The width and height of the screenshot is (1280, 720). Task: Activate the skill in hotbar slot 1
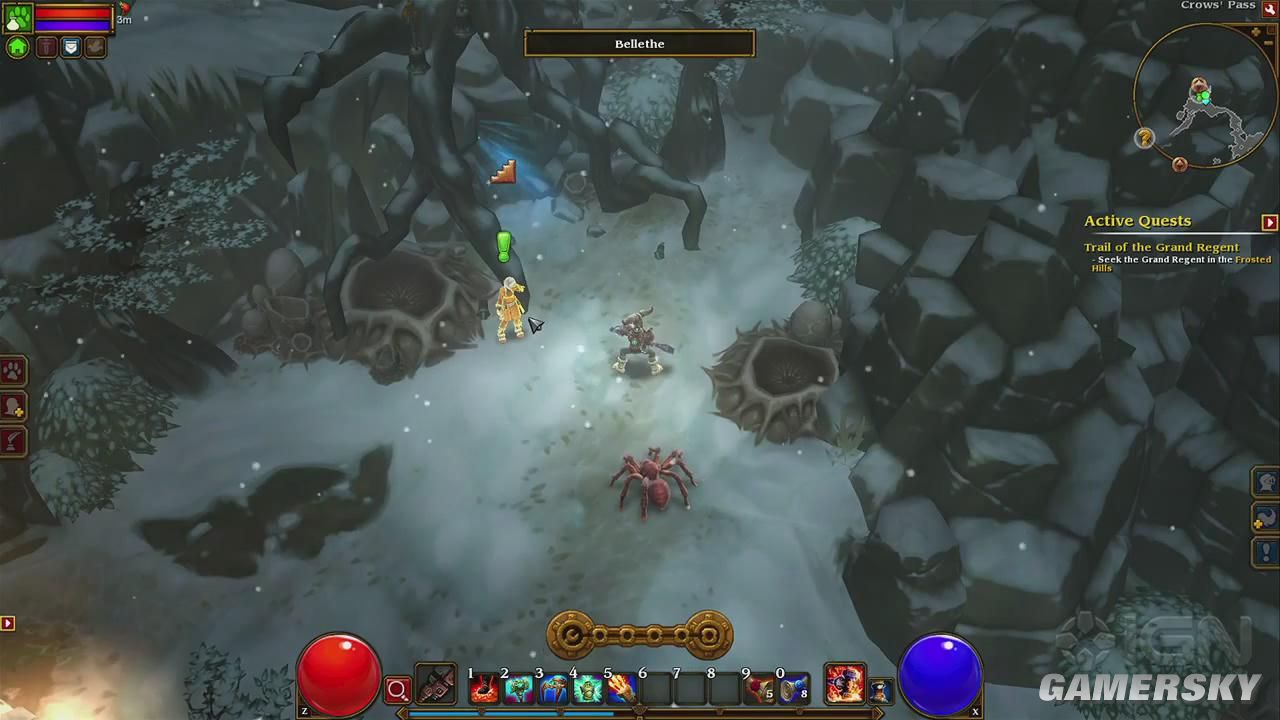point(485,688)
